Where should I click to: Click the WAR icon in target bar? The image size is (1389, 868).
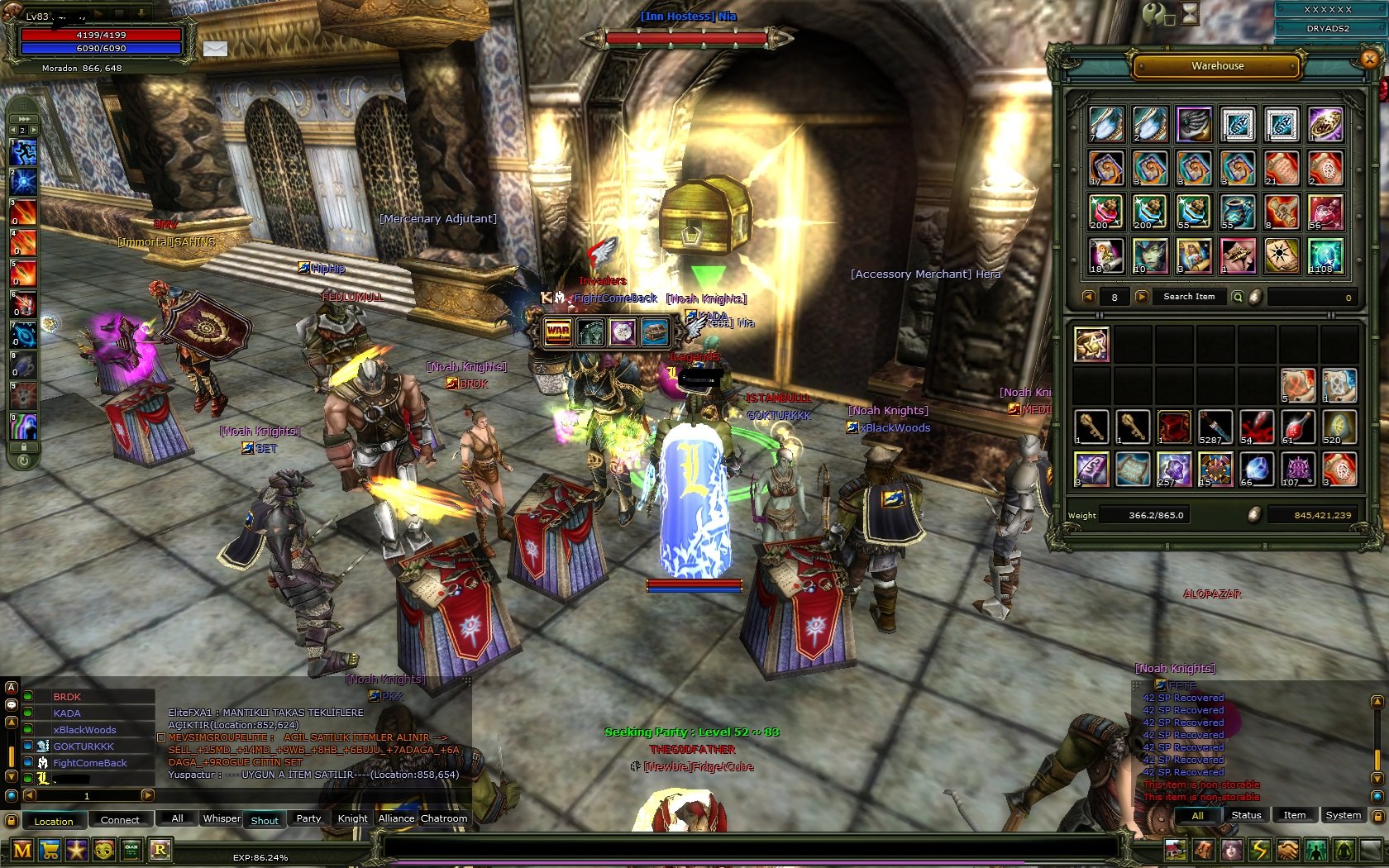pos(558,332)
